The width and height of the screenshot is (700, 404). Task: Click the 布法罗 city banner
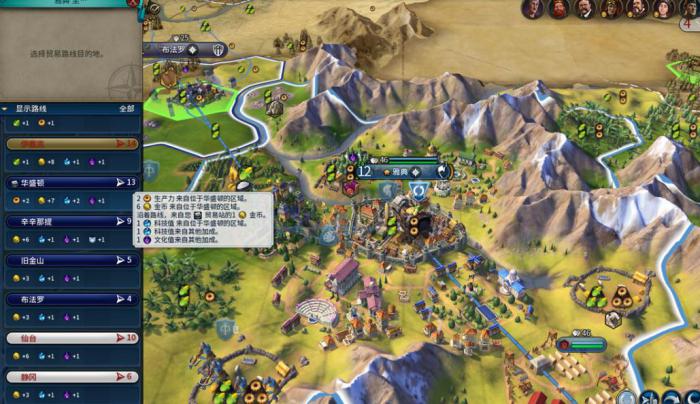pos(185,49)
